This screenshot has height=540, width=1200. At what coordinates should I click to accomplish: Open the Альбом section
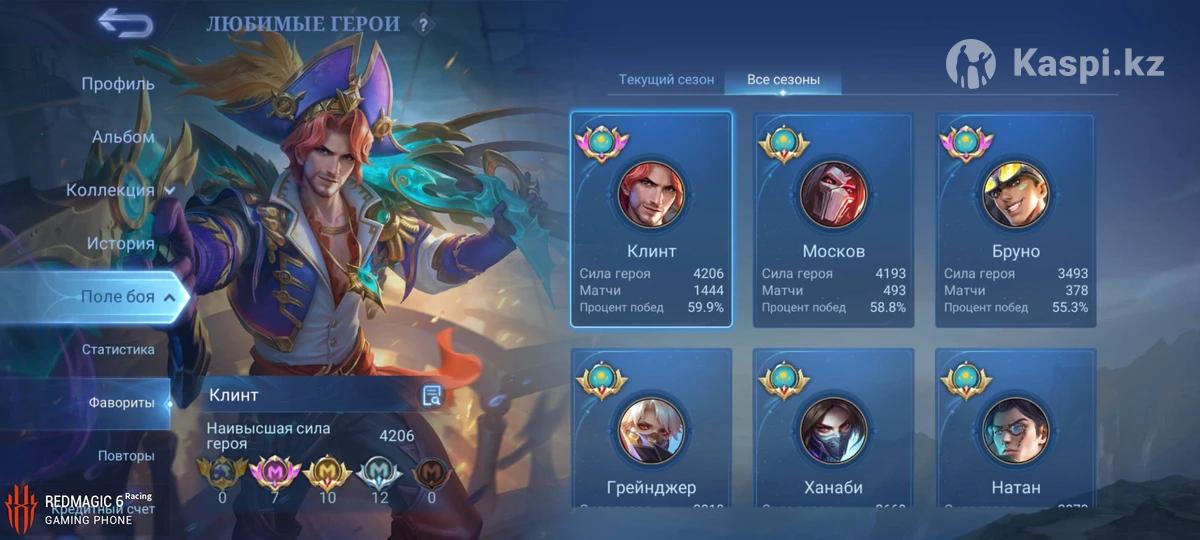123,137
